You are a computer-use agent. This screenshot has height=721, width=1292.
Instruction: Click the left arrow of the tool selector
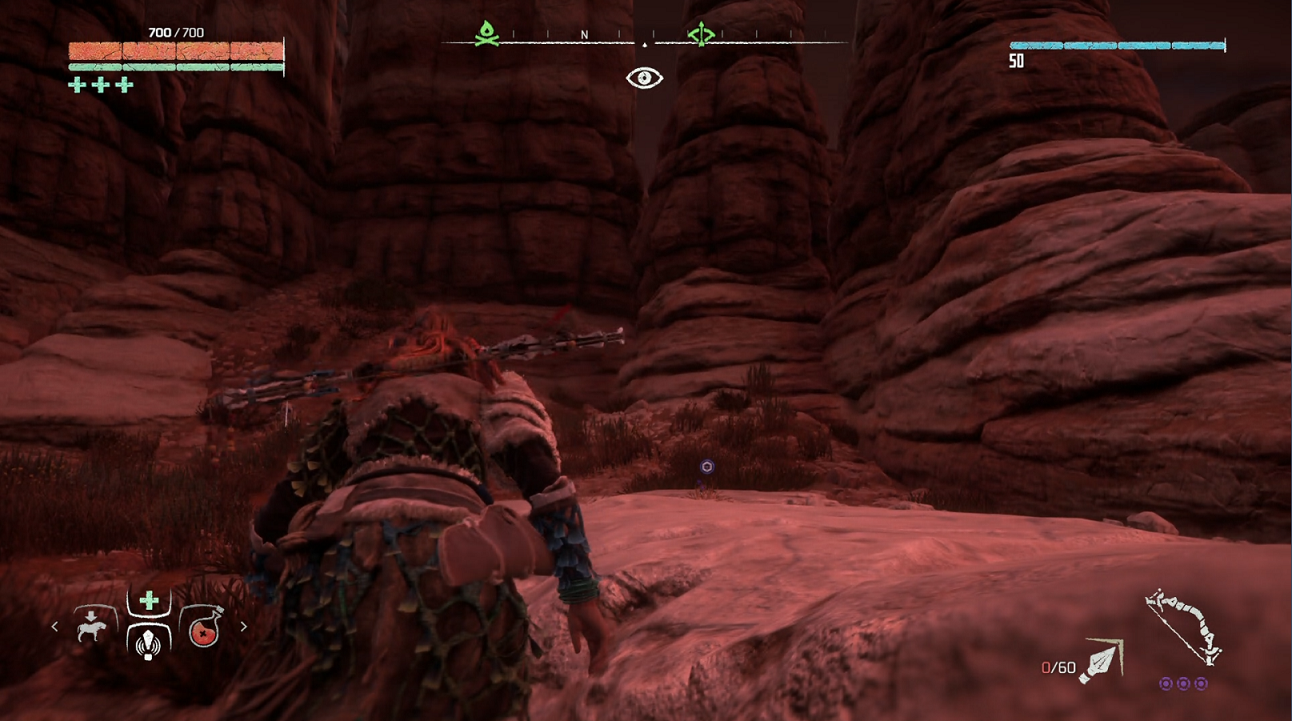click(x=55, y=627)
